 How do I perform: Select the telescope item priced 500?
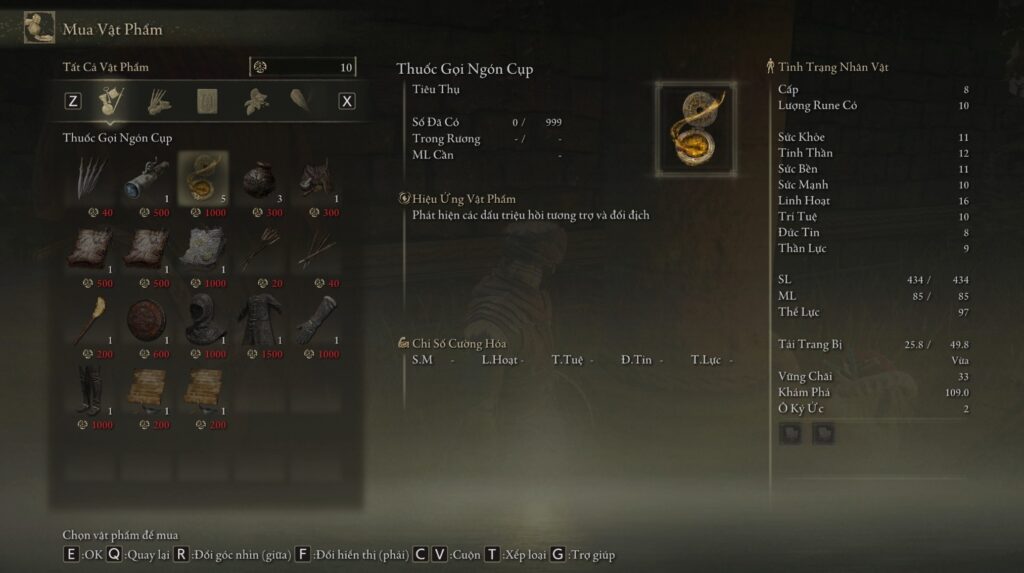pyautogui.click(x=147, y=177)
